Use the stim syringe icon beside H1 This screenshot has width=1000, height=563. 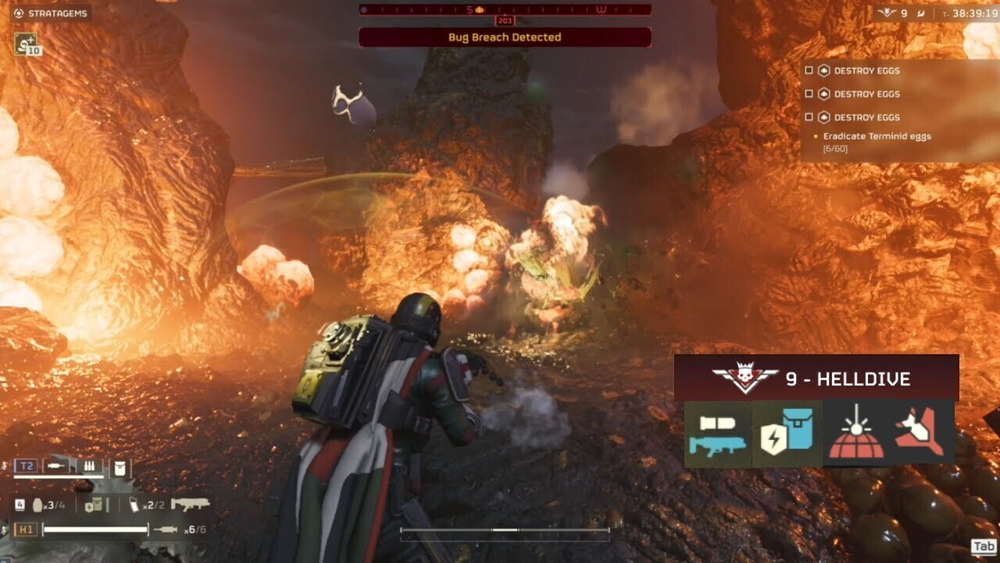pyautogui.click(x=167, y=529)
